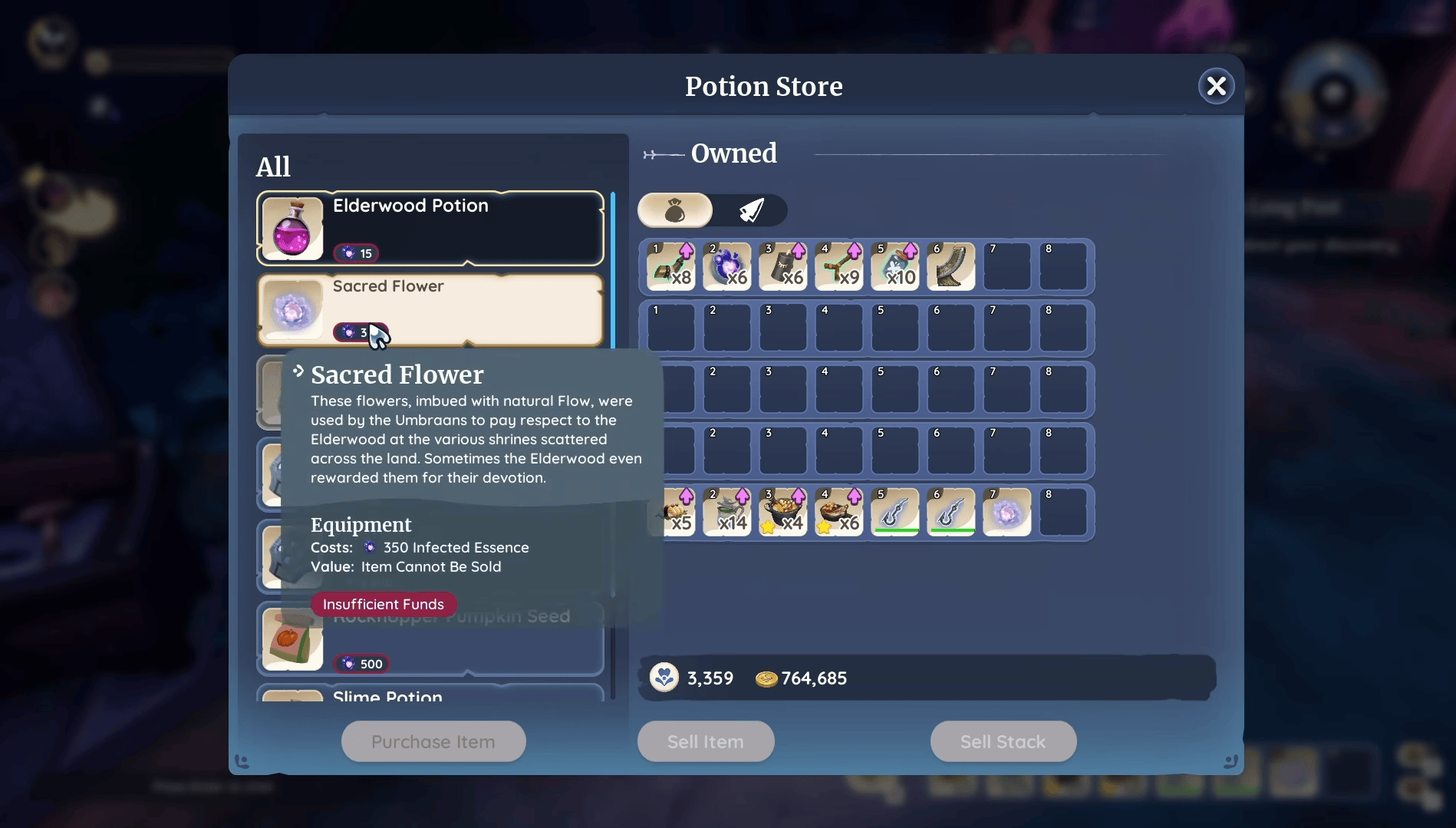Select the dark candle item in inventory slot 3

coord(782,265)
